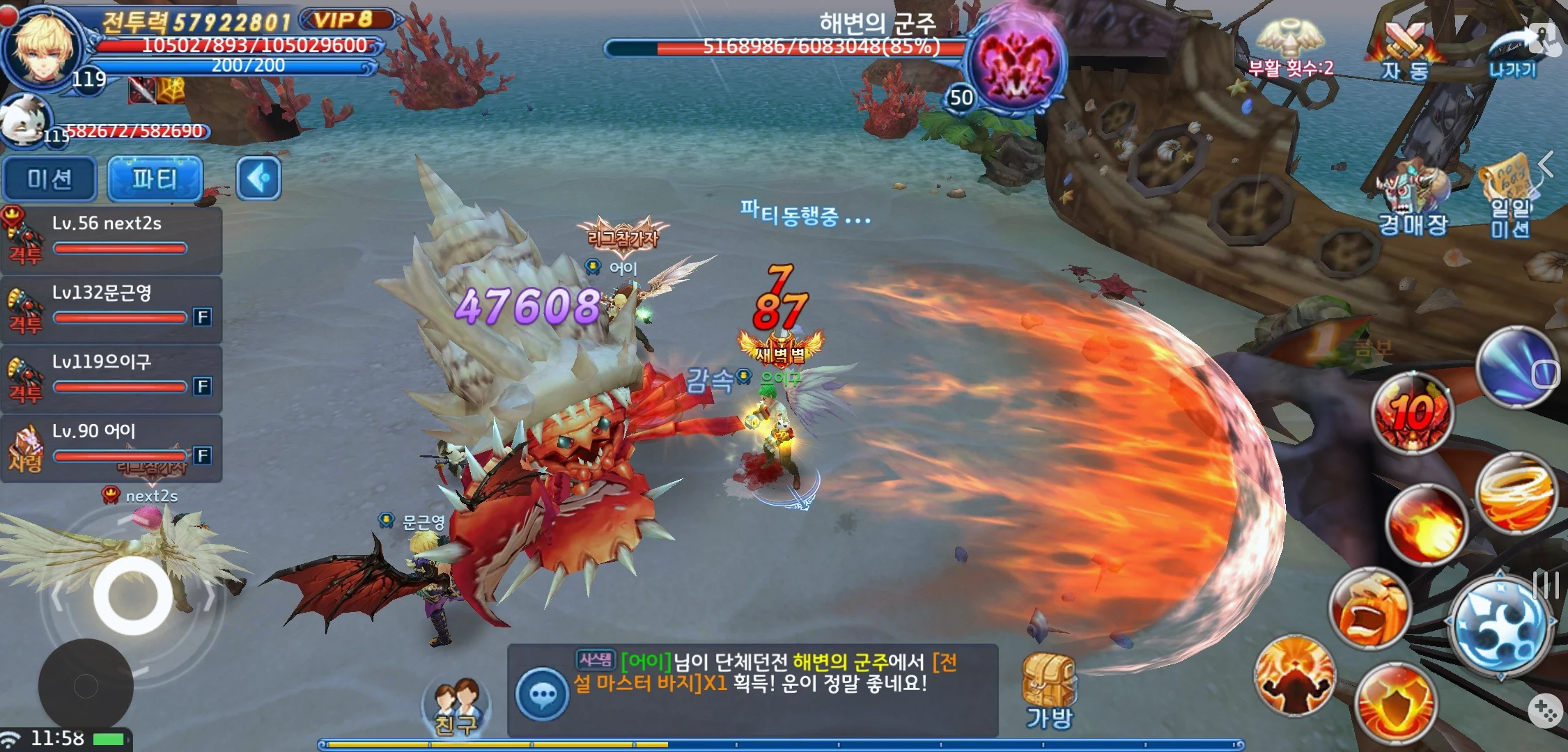This screenshot has height=752, width=1568.
Task: Select the boss portrait 해변의 군주
Action: [1016, 64]
